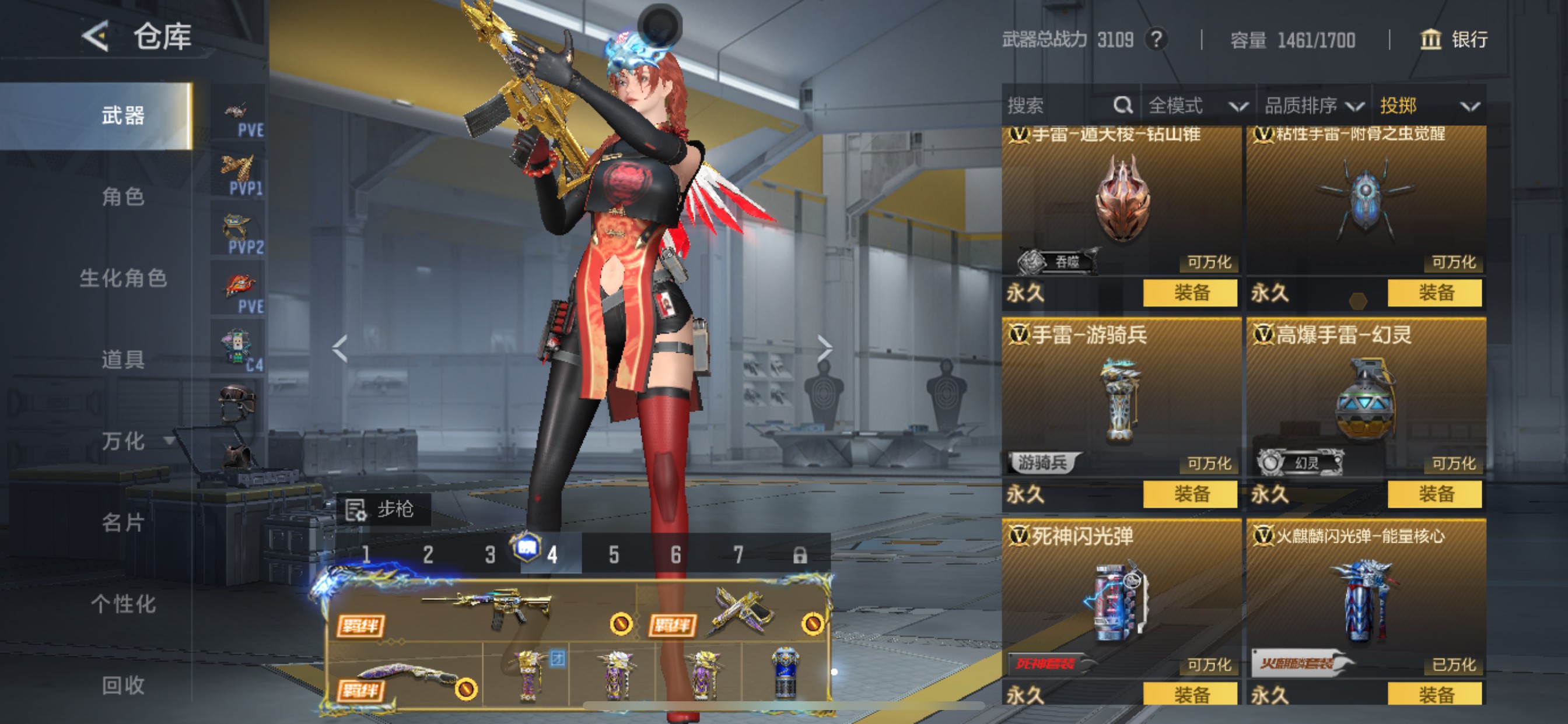
Task: Open the 生化角色 category
Action: click(123, 278)
